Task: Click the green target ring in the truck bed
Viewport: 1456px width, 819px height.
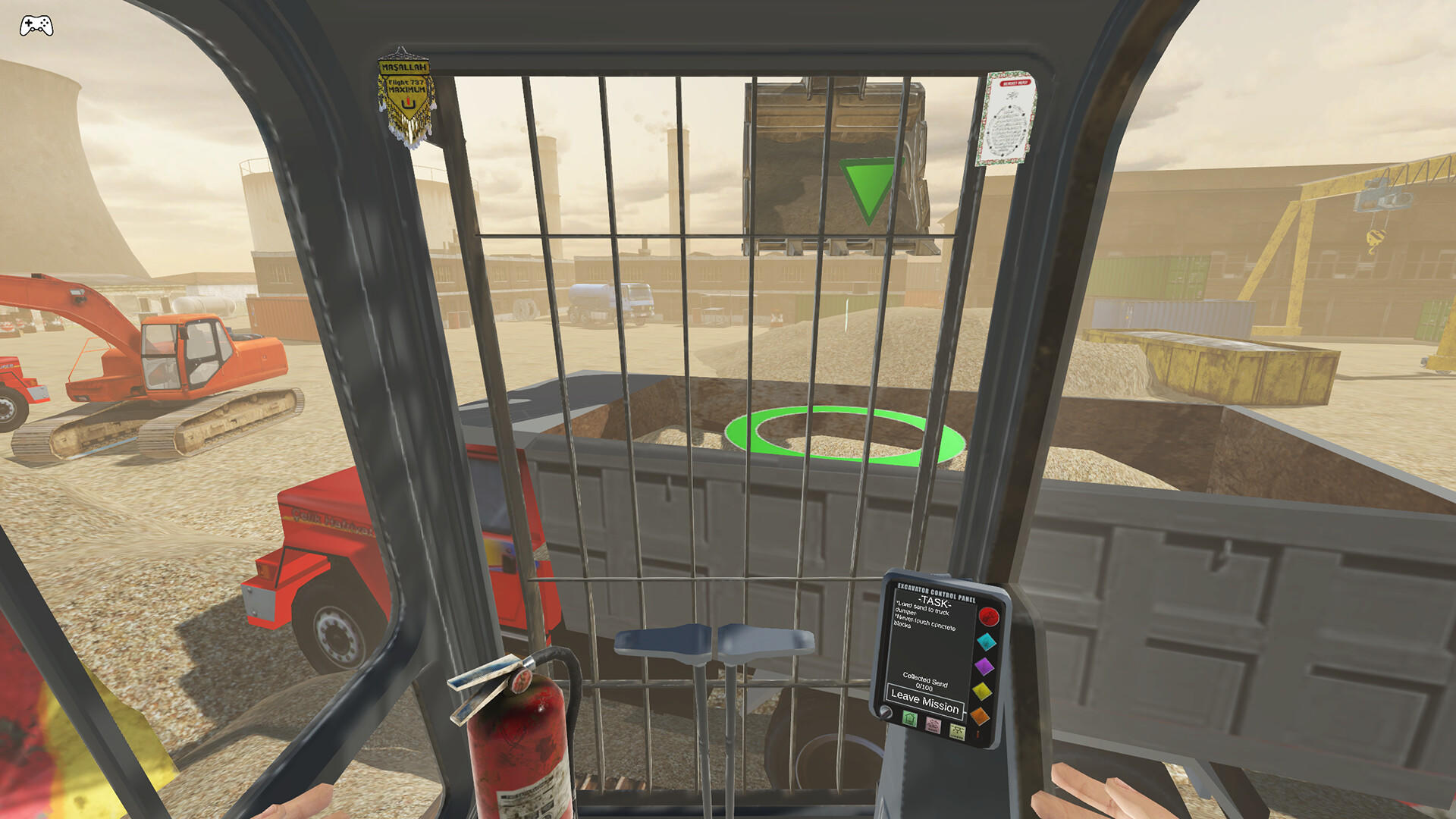Action: click(x=844, y=434)
